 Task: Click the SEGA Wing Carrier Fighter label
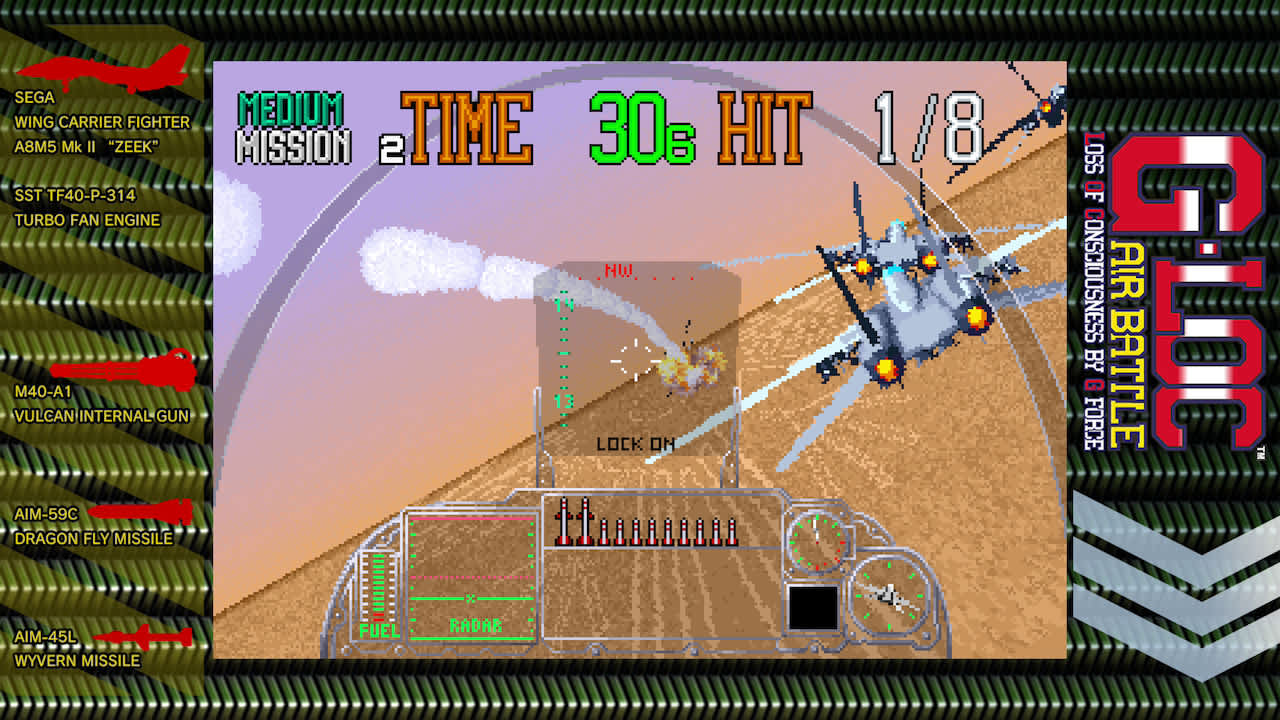[x=100, y=110]
